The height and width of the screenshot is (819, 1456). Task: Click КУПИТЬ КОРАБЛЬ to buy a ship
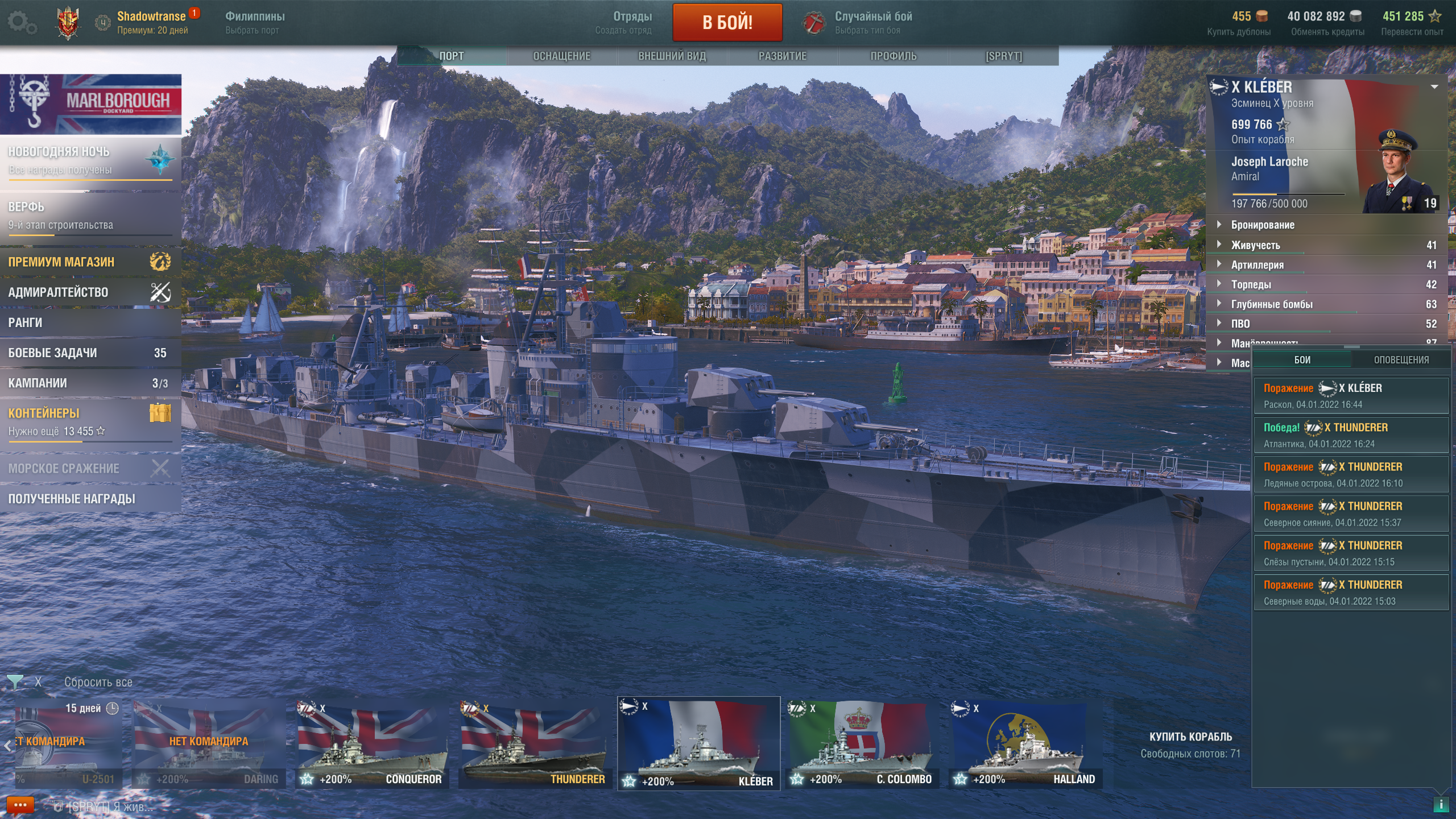click(1190, 744)
